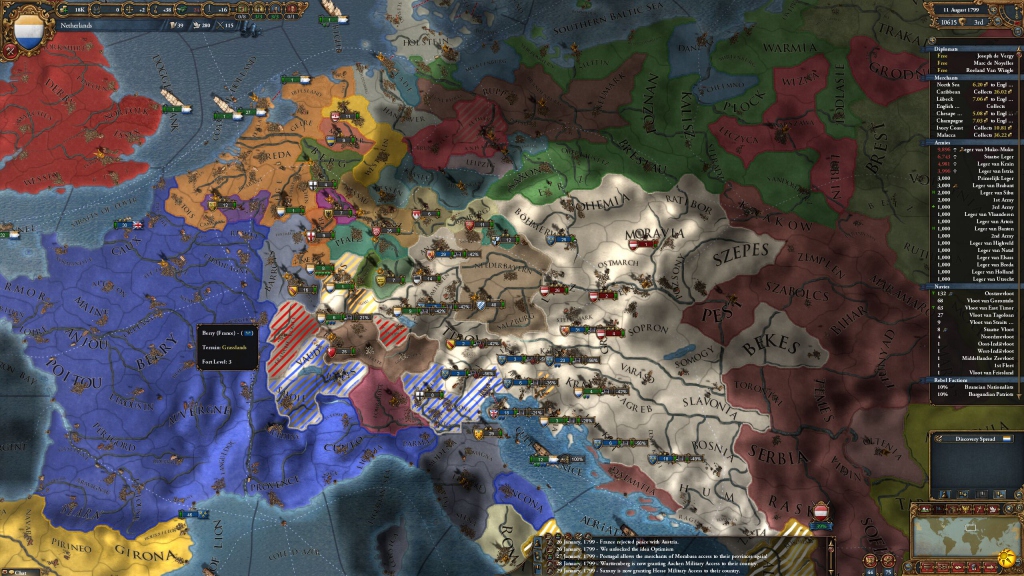This screenshot has width=1024, height=576.
Task: Select the Leger van Brabant army entry
Action: click(985, 186)
